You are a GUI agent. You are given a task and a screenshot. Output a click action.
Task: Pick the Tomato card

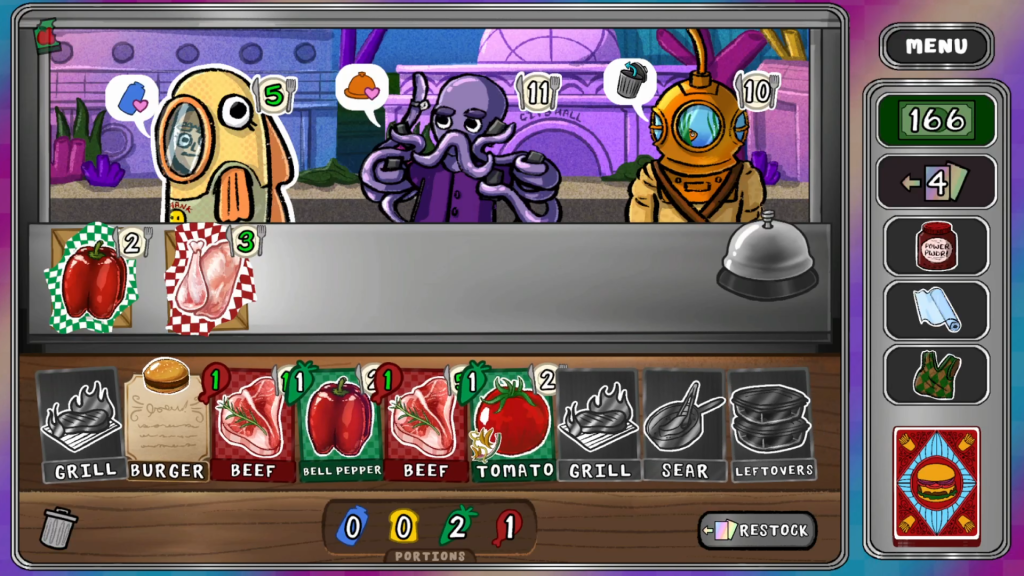514,425
